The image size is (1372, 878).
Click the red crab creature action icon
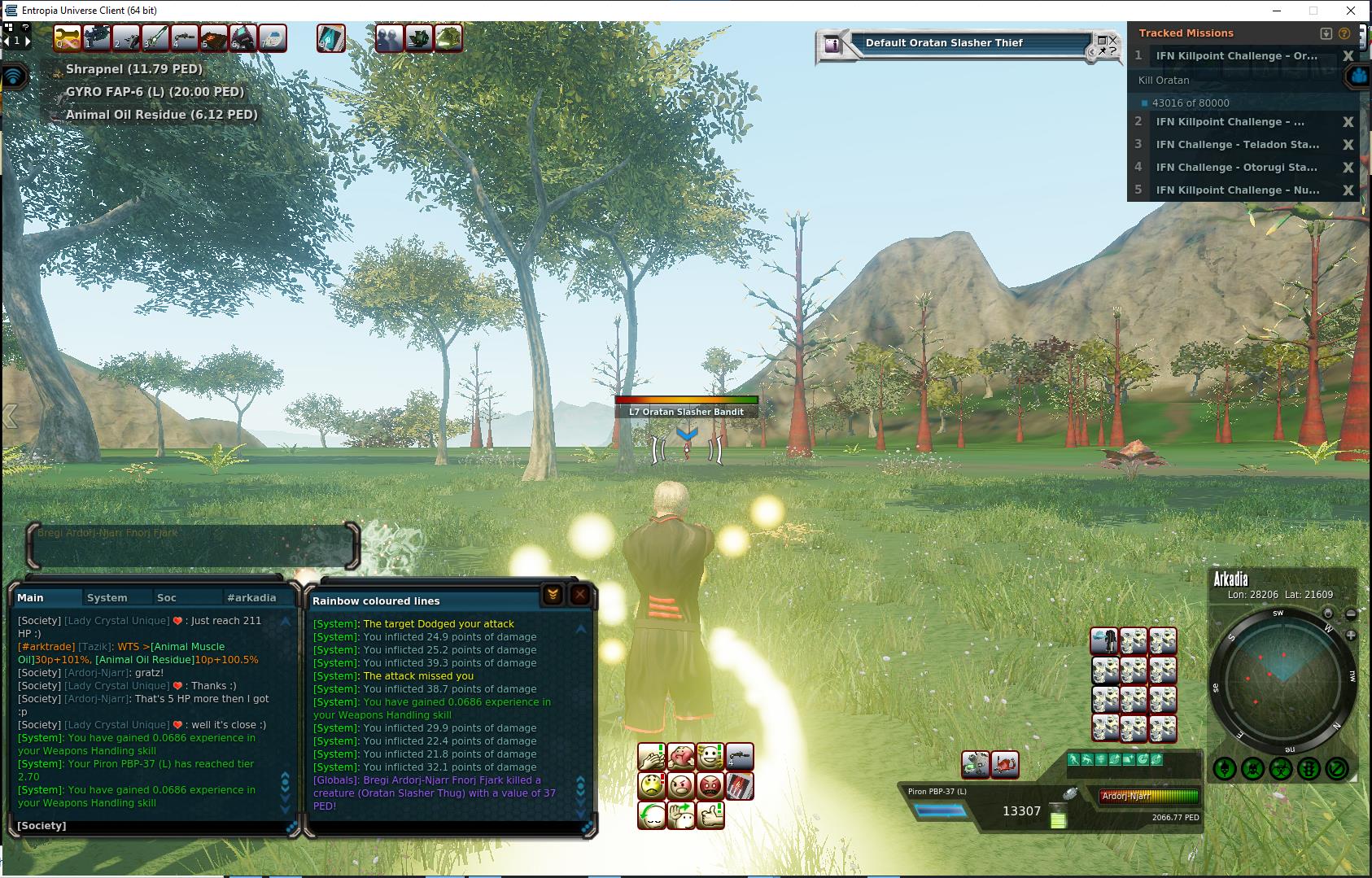coord(1006,764)
